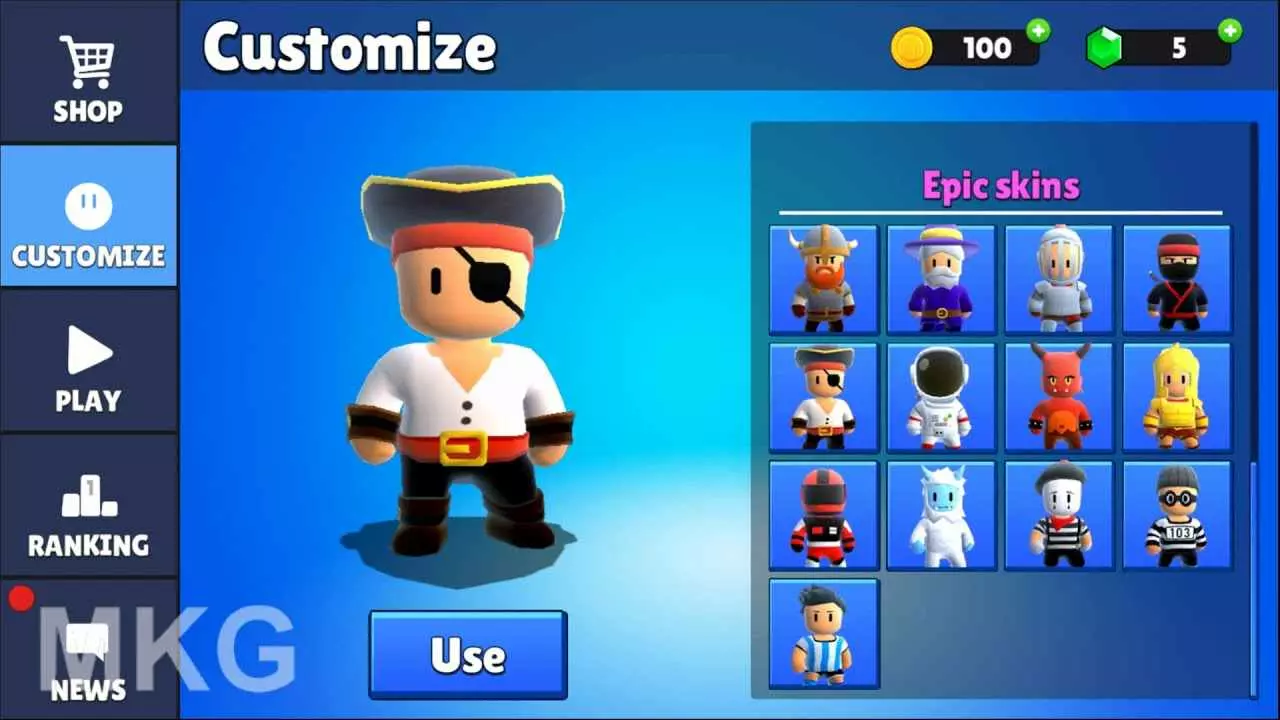Viewport: 1280px width, 720px height.
Task: Choose the astronaut skin
Action: (x=940, y=397)
